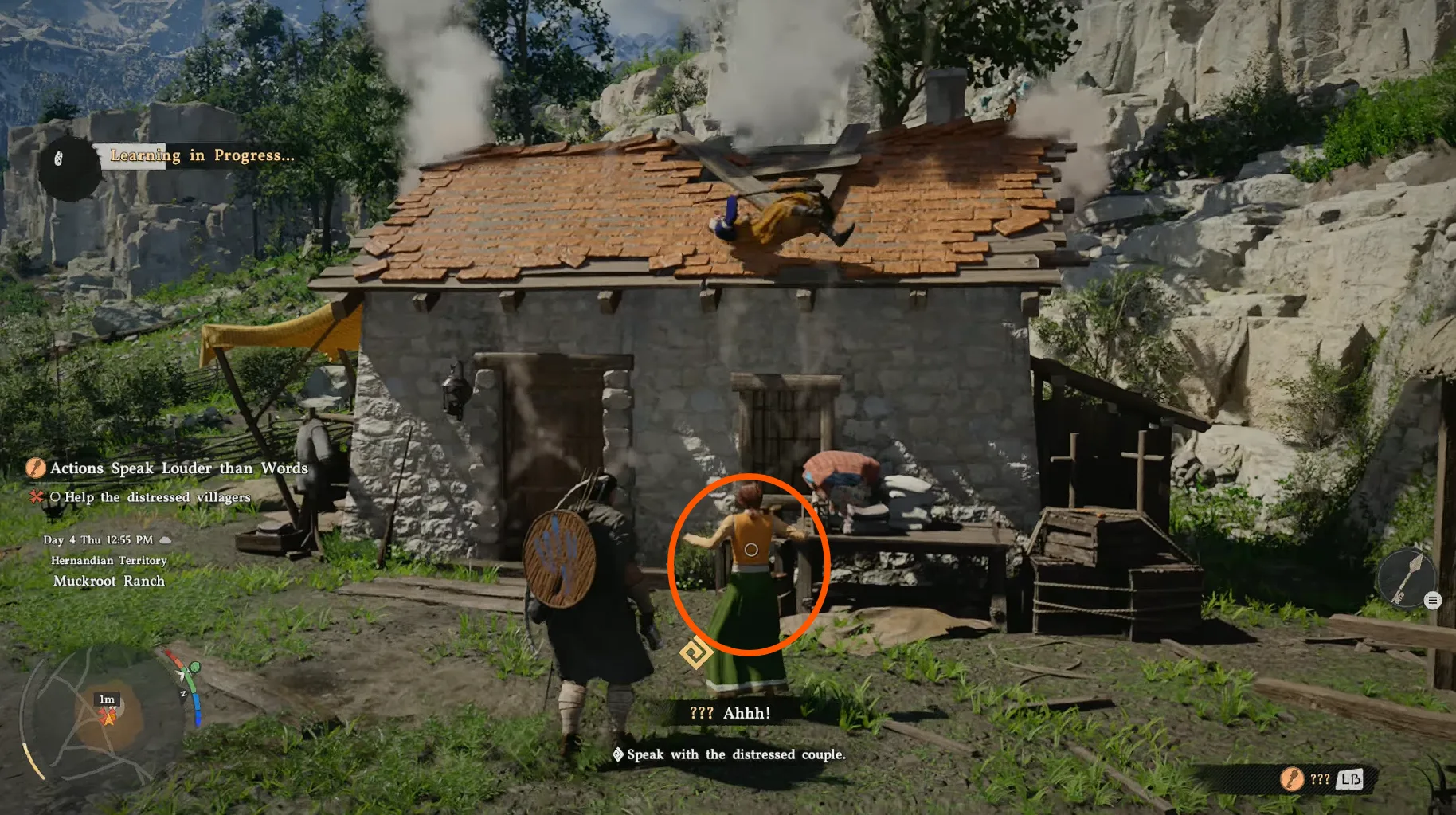Screen dimensions: 1456x815
Task: Click the golden diamond quest marker
Action: pos(695,653)
